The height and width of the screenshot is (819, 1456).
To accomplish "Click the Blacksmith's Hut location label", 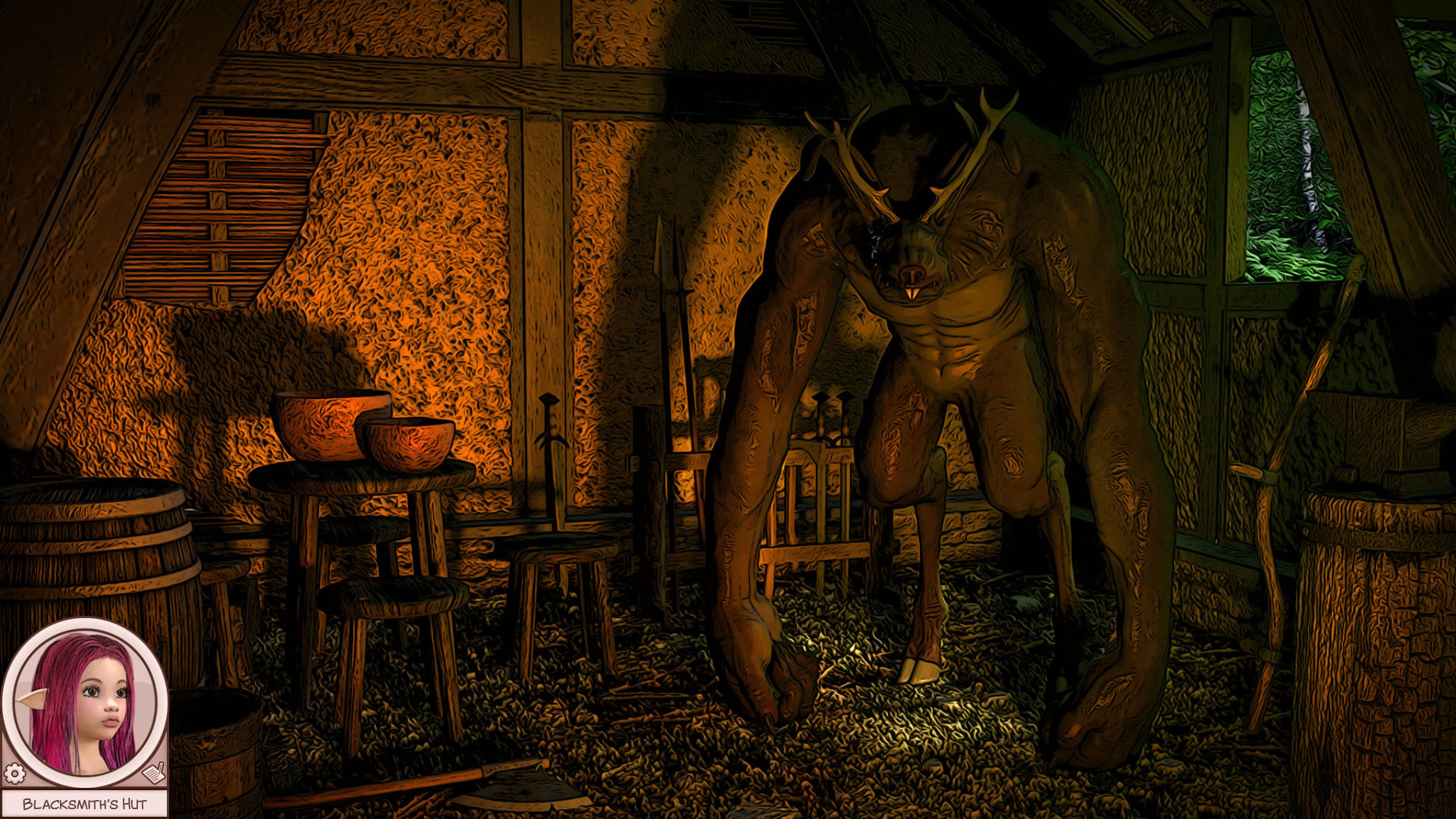I will point(84,804).
